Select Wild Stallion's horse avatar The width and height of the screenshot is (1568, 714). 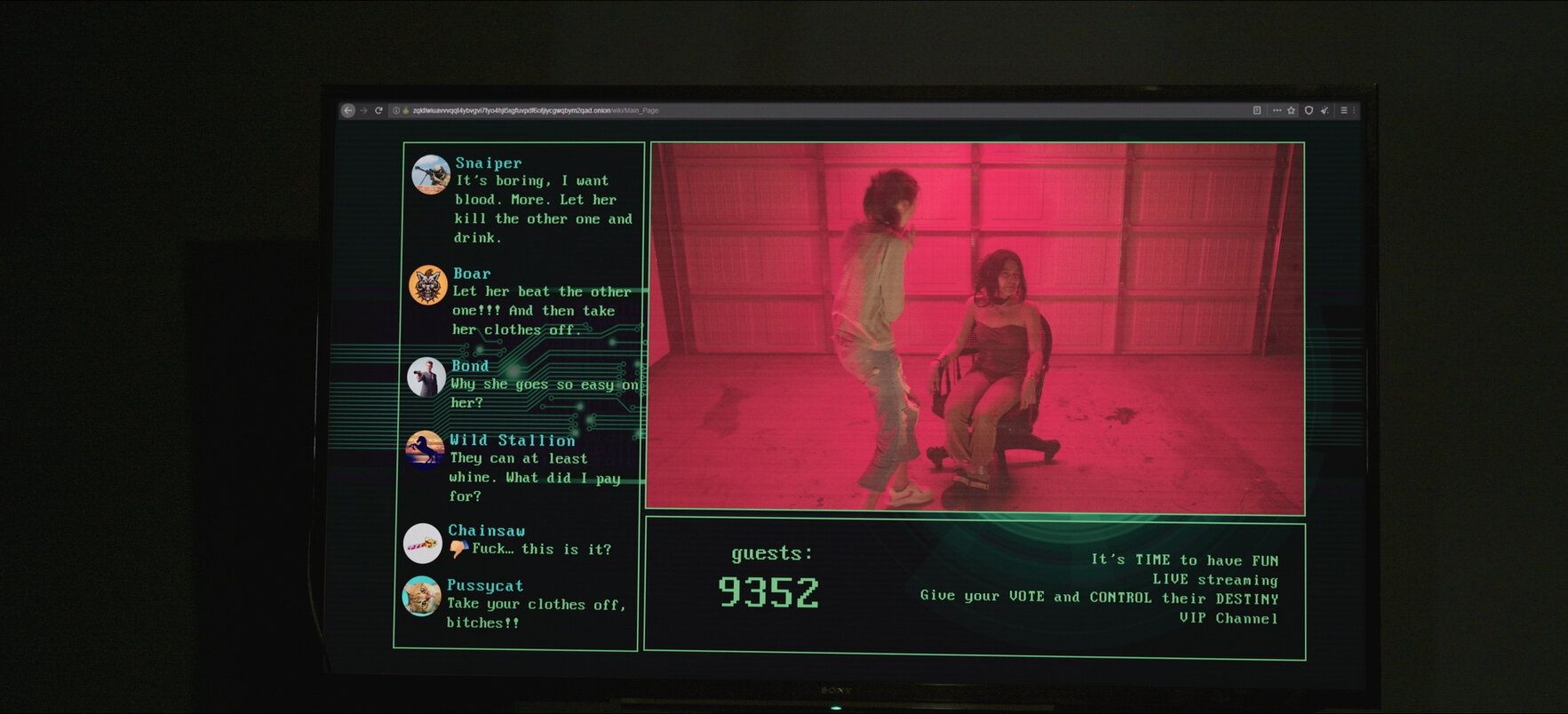(425, 449)
